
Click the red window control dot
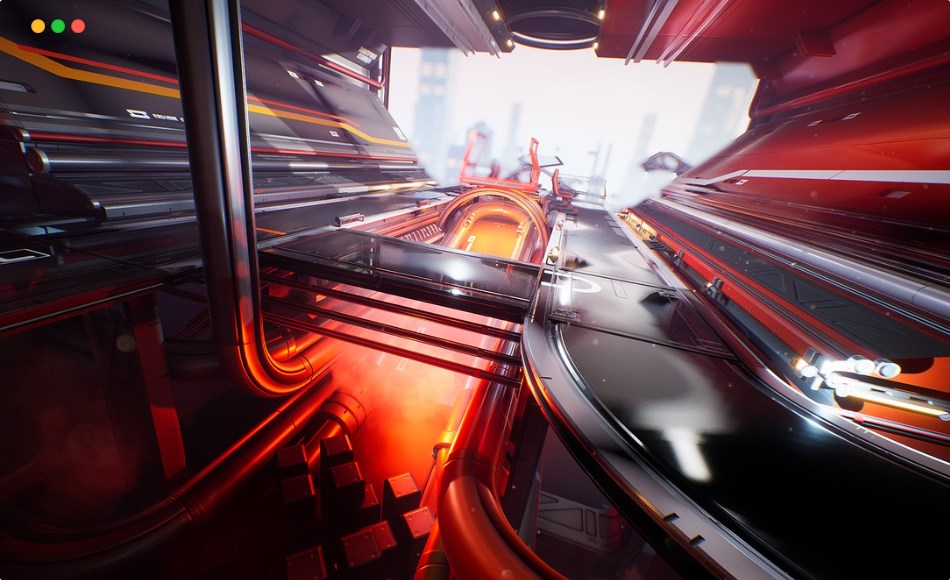click(x=78, y=26)
